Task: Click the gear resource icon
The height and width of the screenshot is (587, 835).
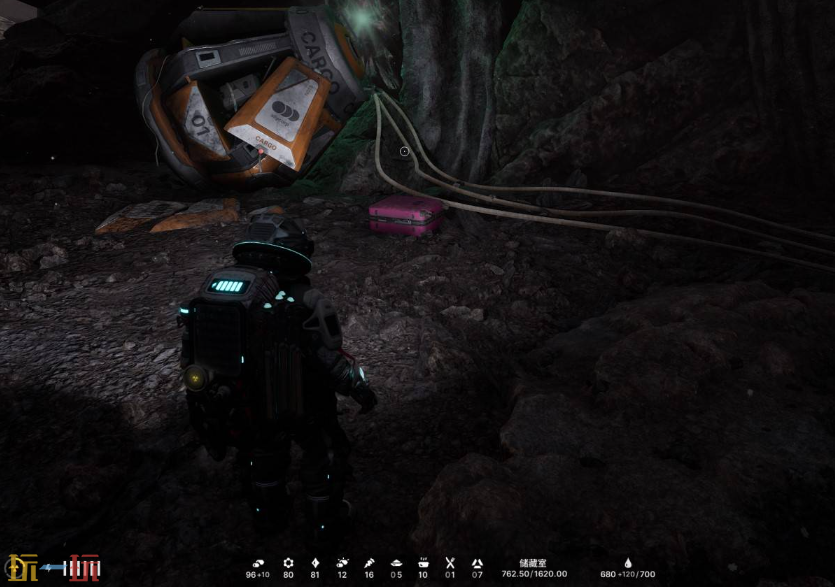Action: click(289, 563)
